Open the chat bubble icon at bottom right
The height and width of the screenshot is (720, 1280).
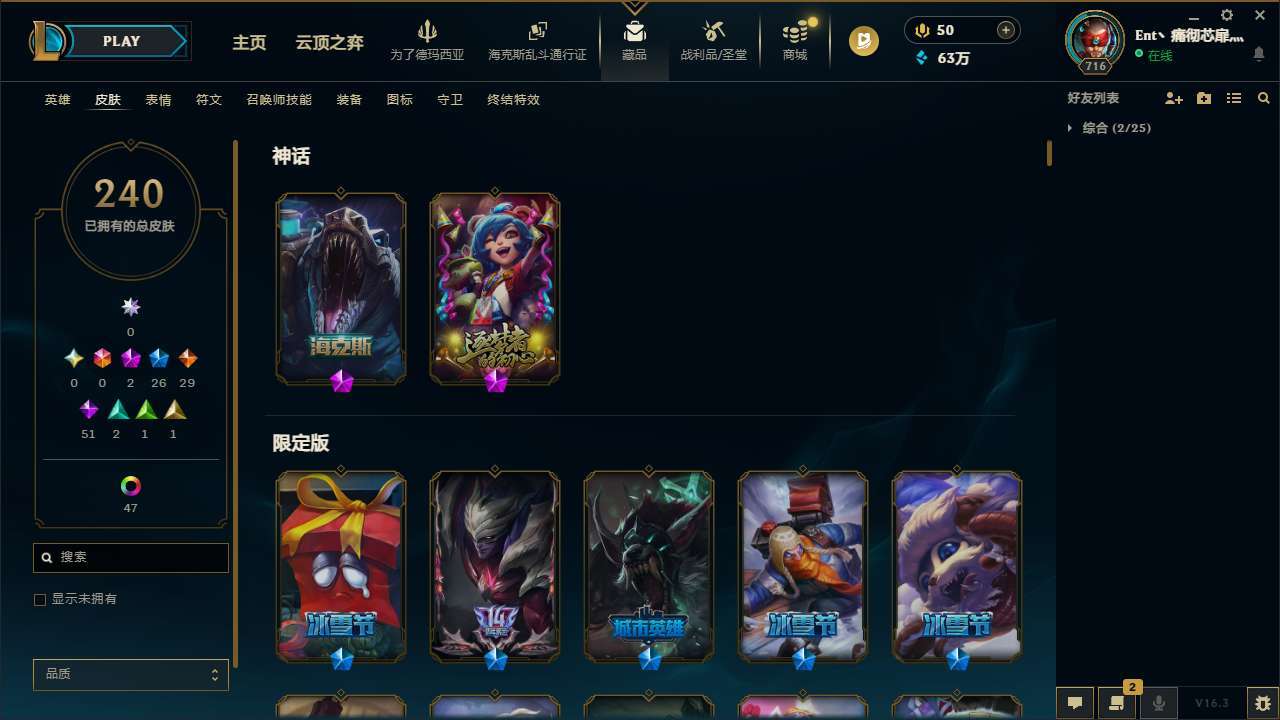point(1074,703)
